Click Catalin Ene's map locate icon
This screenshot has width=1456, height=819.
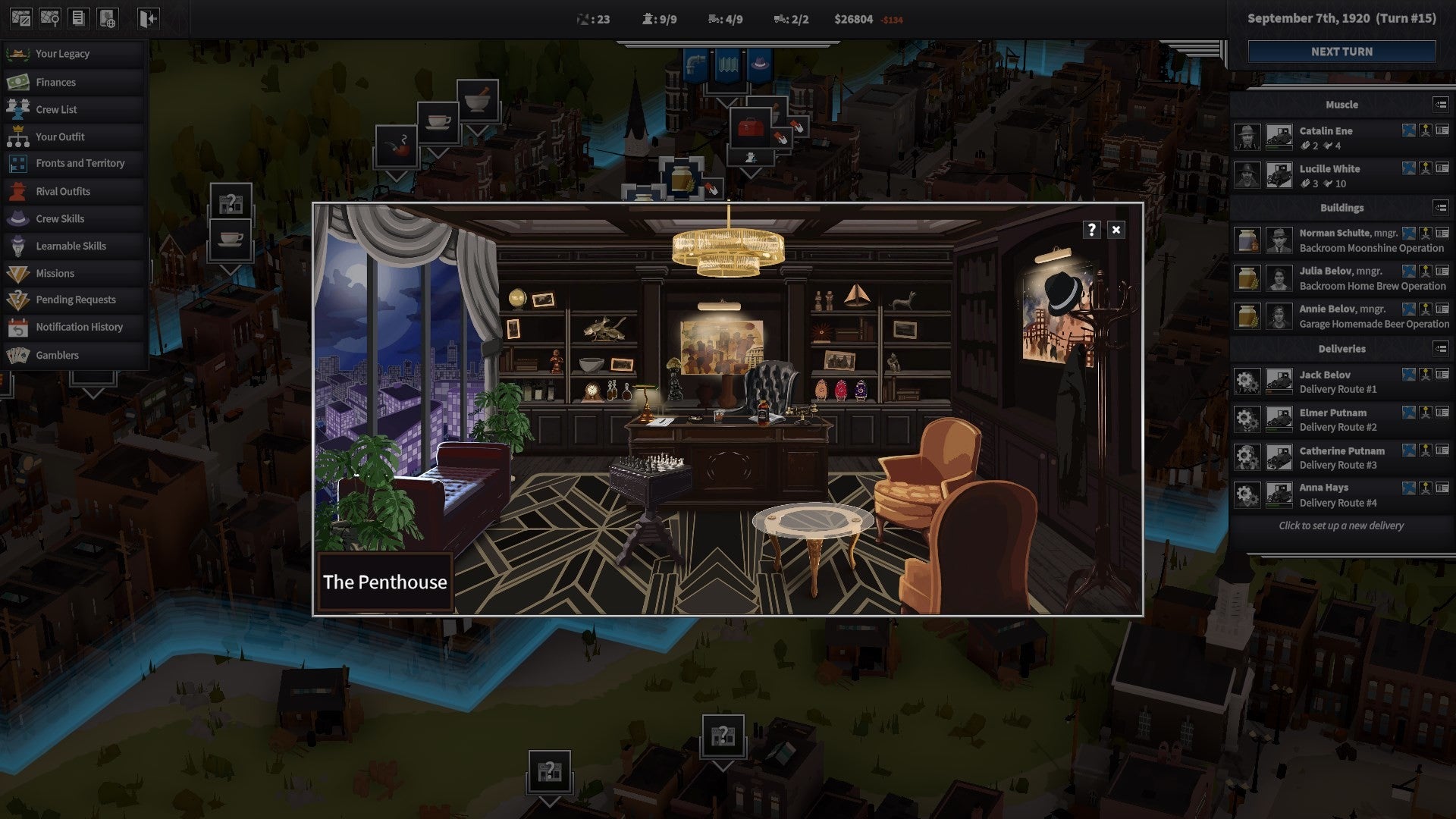click(x=1409, y=130)
